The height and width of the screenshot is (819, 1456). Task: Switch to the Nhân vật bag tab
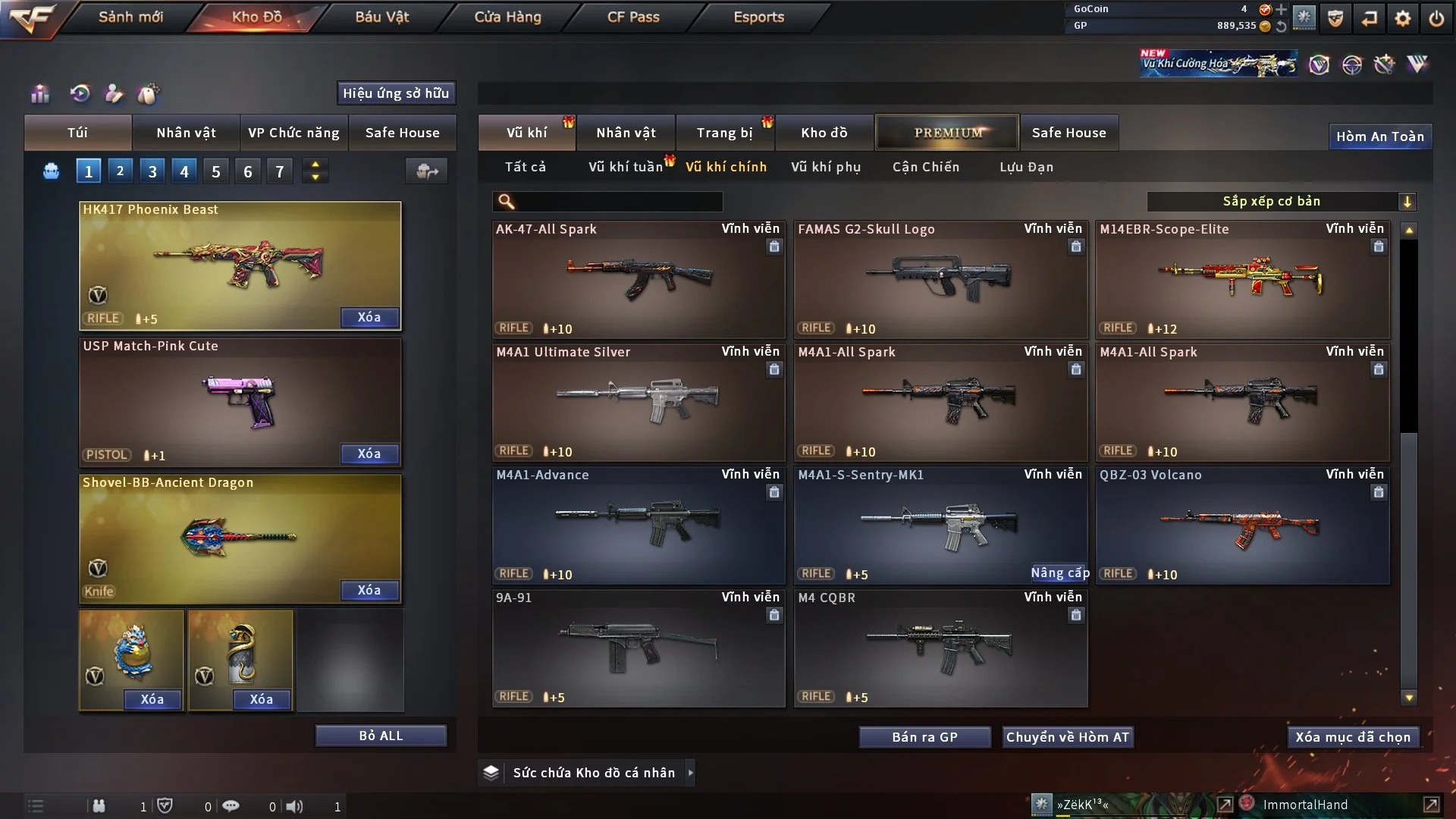click(186, 133)
